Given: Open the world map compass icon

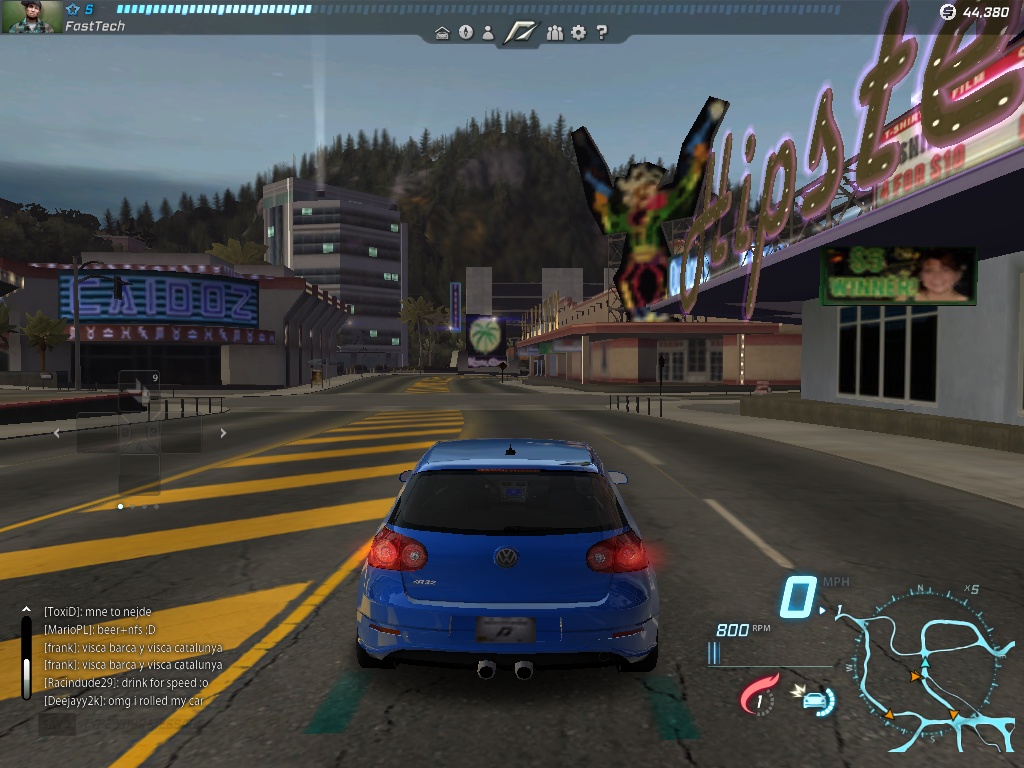Looking at the screenshot, I should (x=465, y=32).
